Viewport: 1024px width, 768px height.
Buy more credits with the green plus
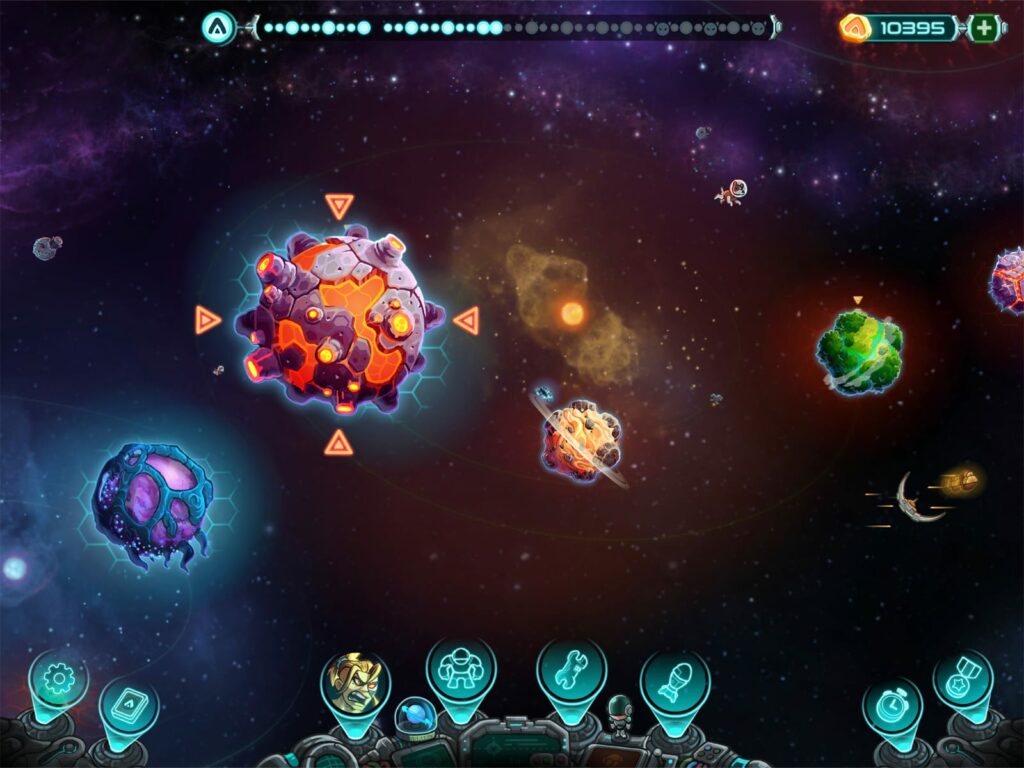tap(985, 28)
